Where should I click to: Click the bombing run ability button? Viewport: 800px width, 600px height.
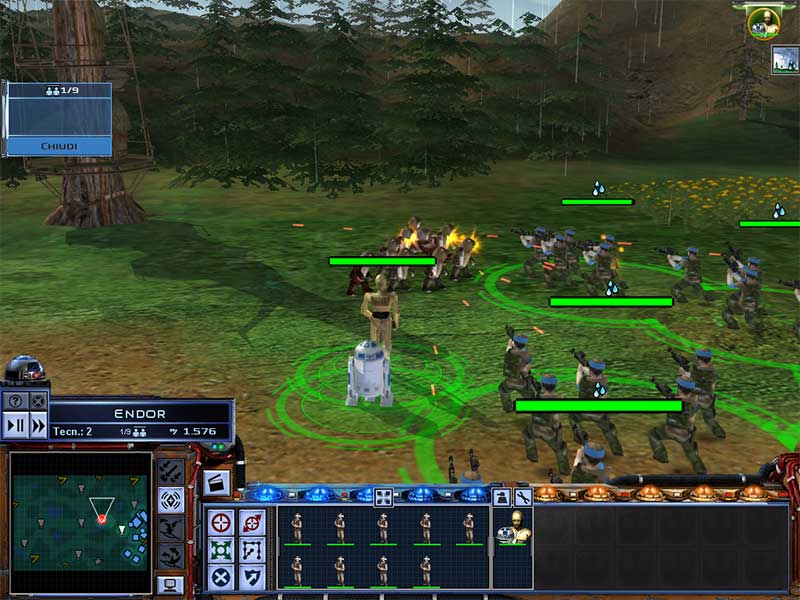tap(171, 470)
